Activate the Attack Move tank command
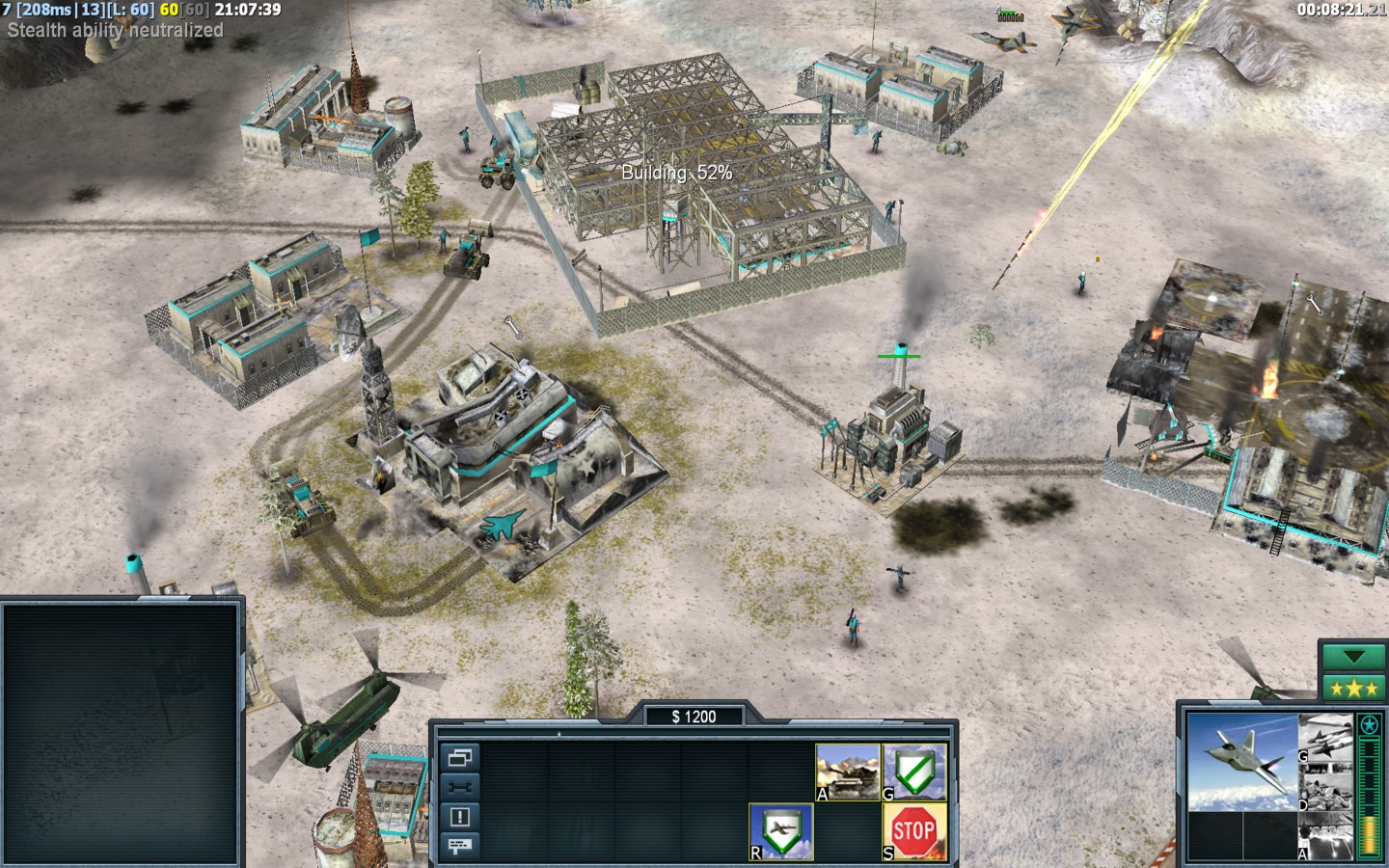The image size is (1389, 868). [x=848, y=772]
